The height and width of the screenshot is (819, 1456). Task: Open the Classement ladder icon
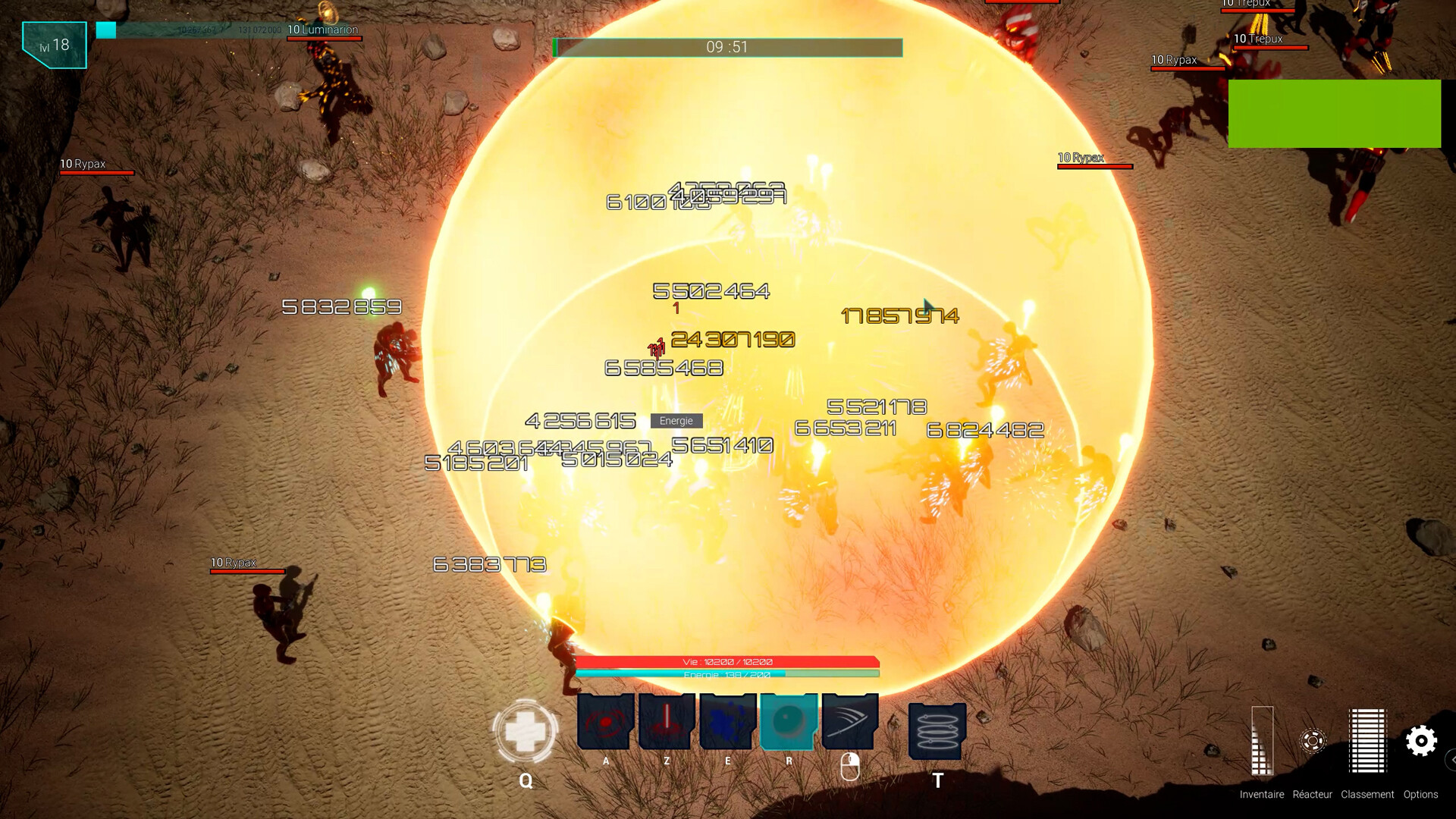coord(1367,742)
